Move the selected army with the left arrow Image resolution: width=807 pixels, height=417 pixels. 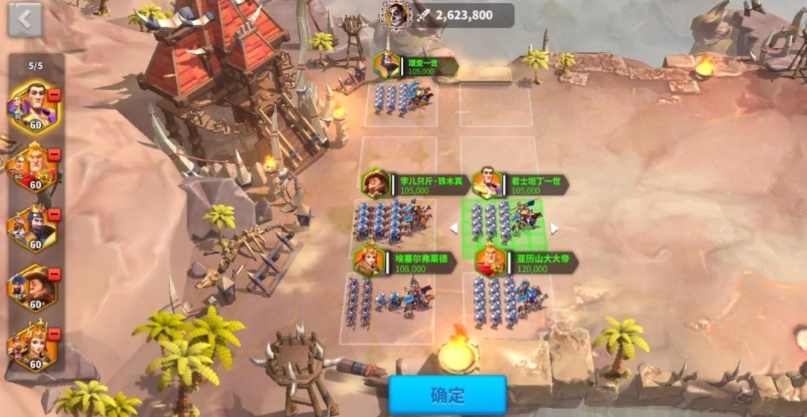pyautogui.click(x=452, y=228)
